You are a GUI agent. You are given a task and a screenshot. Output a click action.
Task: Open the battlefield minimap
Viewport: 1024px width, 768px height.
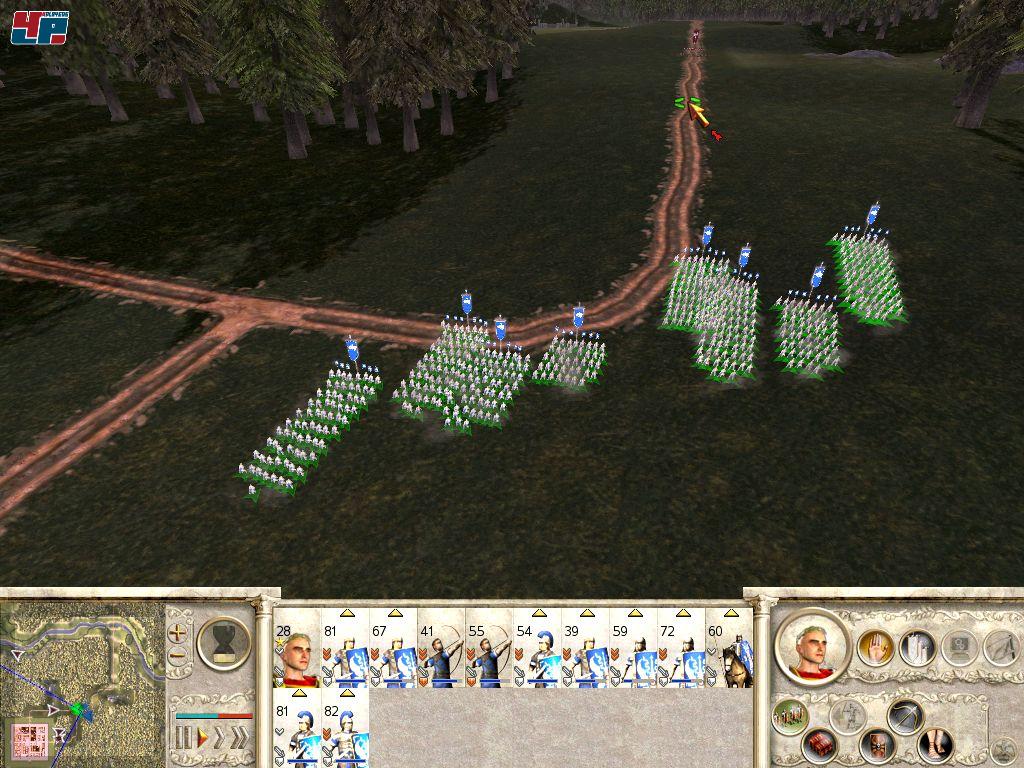click(82, 682)
